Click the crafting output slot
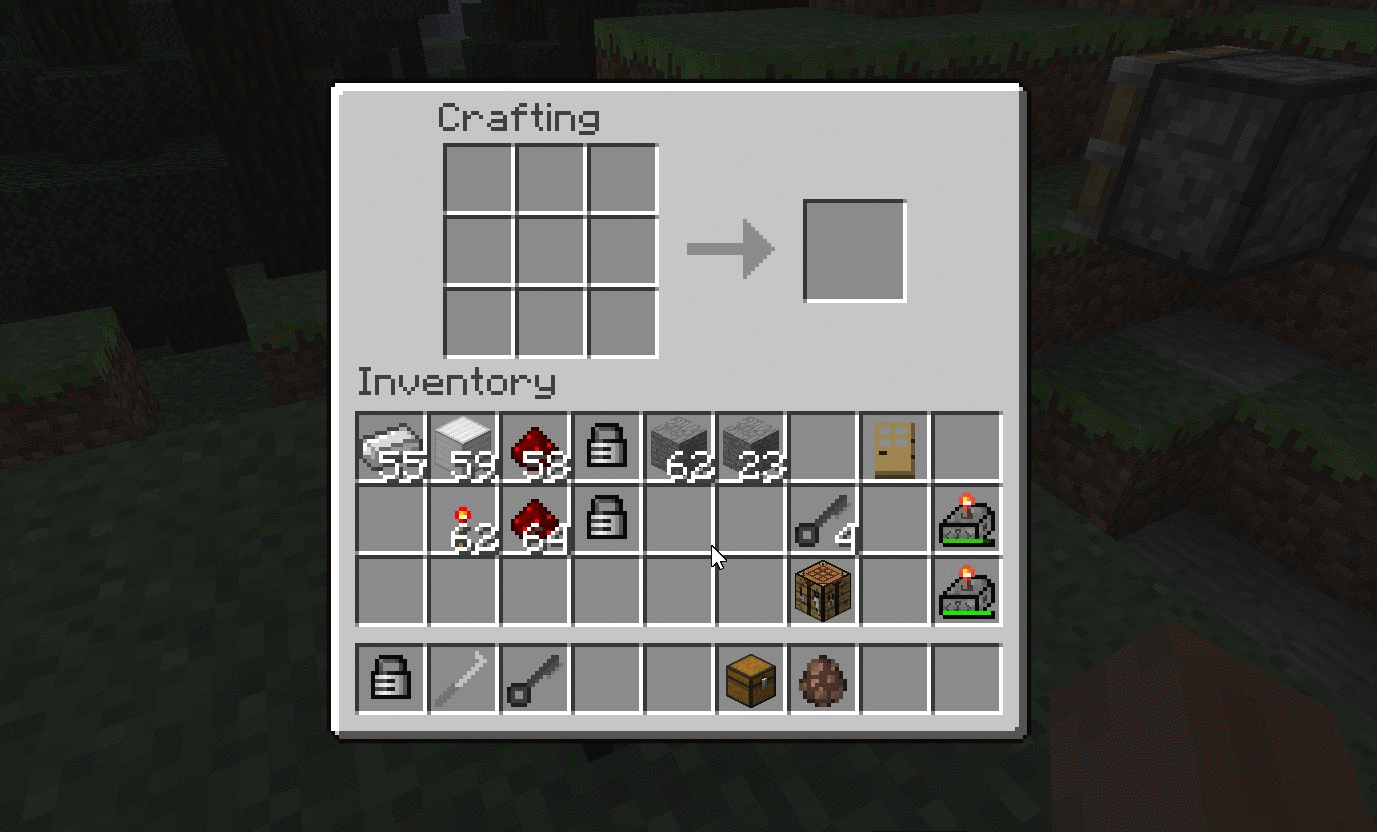 [854, 249]
